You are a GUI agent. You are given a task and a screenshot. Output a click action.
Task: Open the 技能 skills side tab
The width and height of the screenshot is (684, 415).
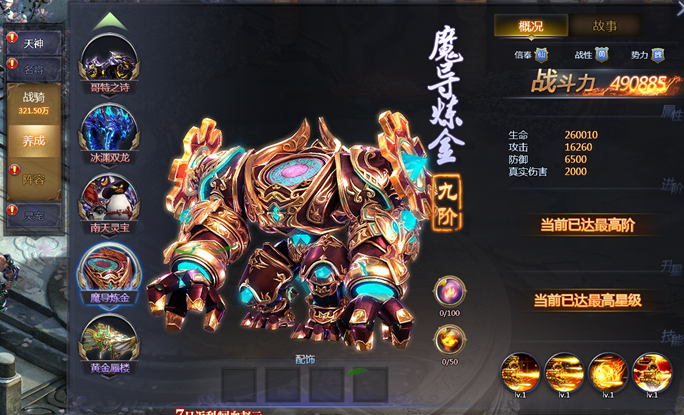(671, 336)
